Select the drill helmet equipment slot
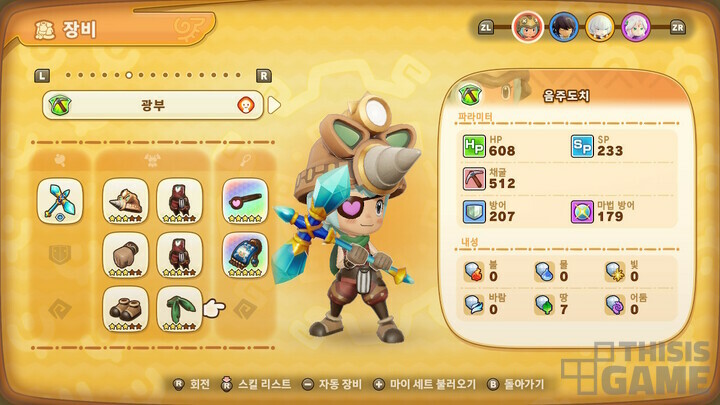This screenshot has width=720, height=405. click(126, 200)
